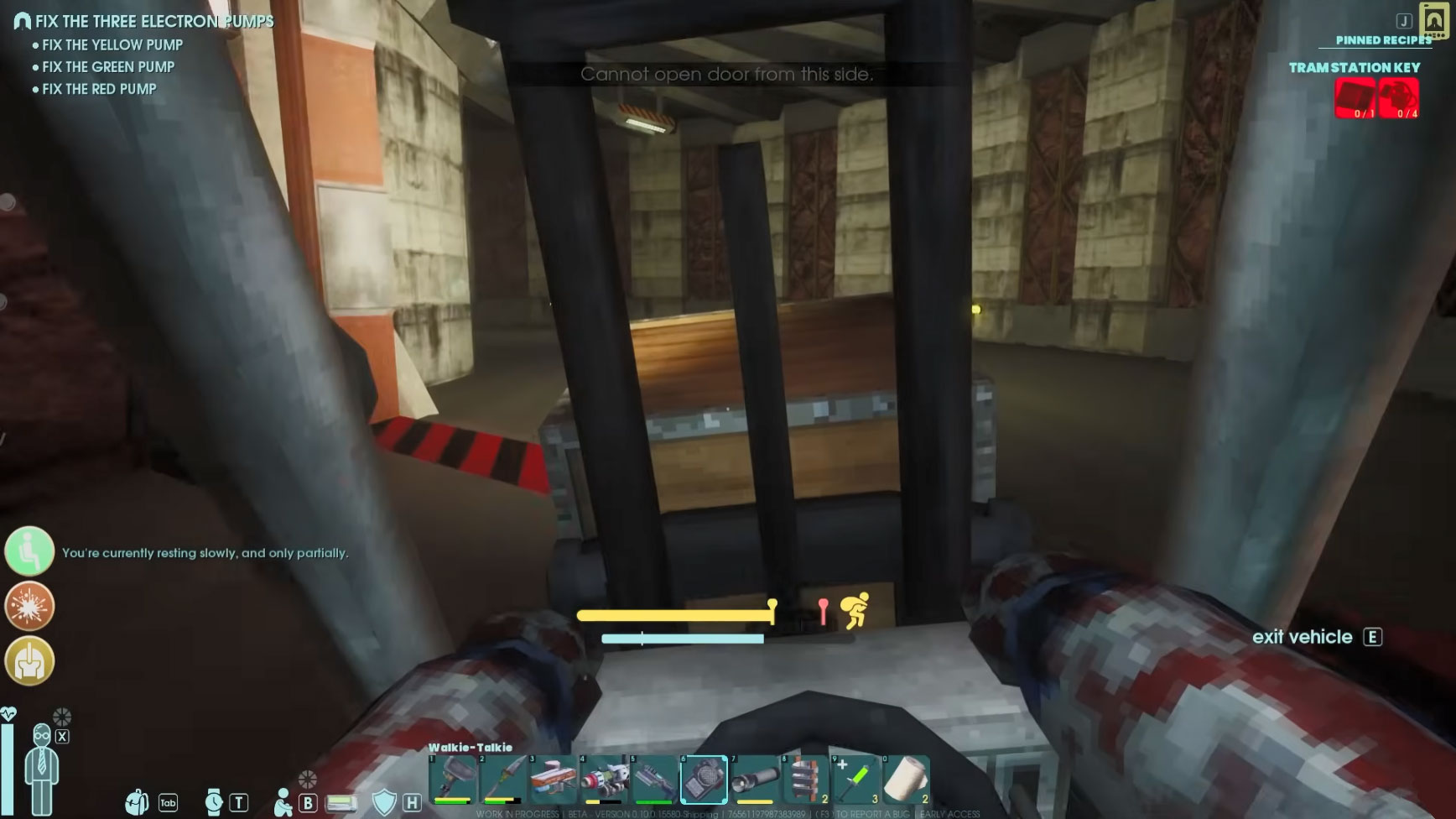This screenshot has width=1456, height=819.
Task: Select the knife in hotbar slot 2
Action: click(x=503, y=779)
